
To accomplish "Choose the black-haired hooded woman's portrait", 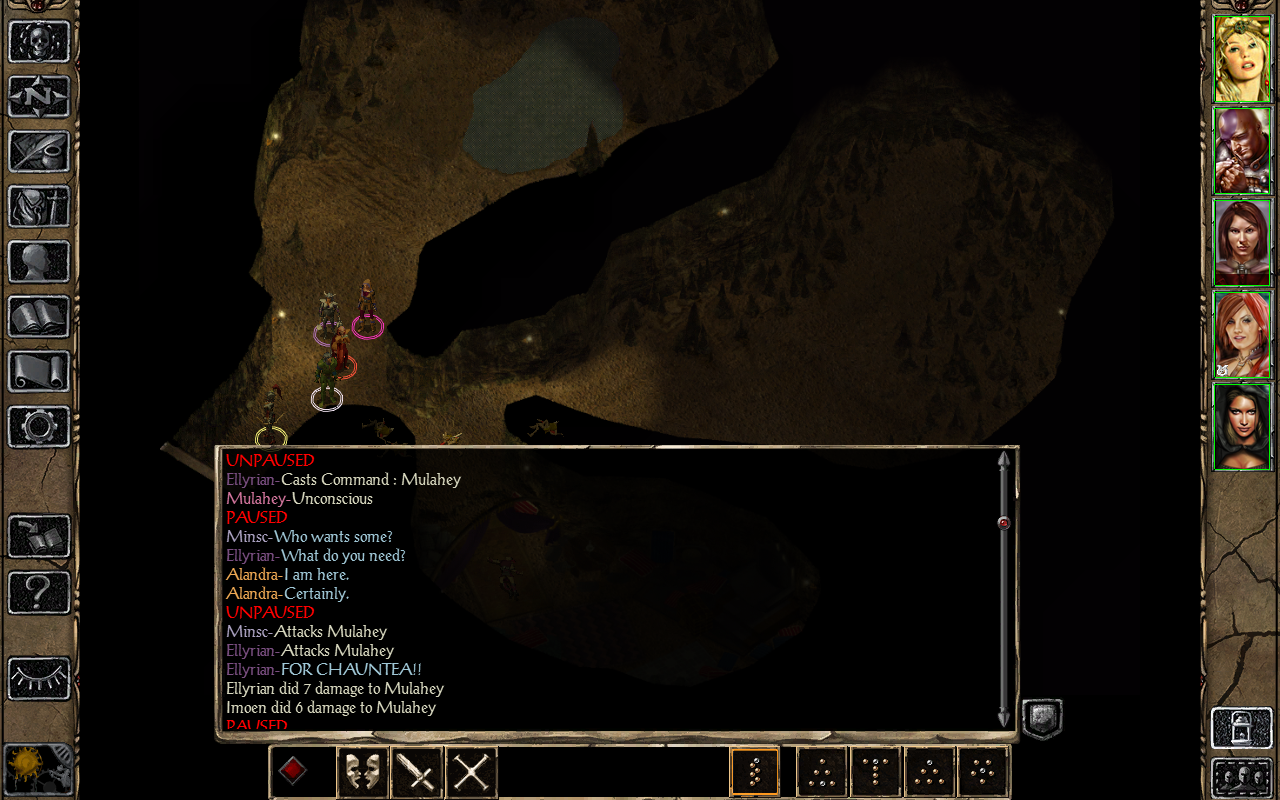I will tap(1242, 427).
